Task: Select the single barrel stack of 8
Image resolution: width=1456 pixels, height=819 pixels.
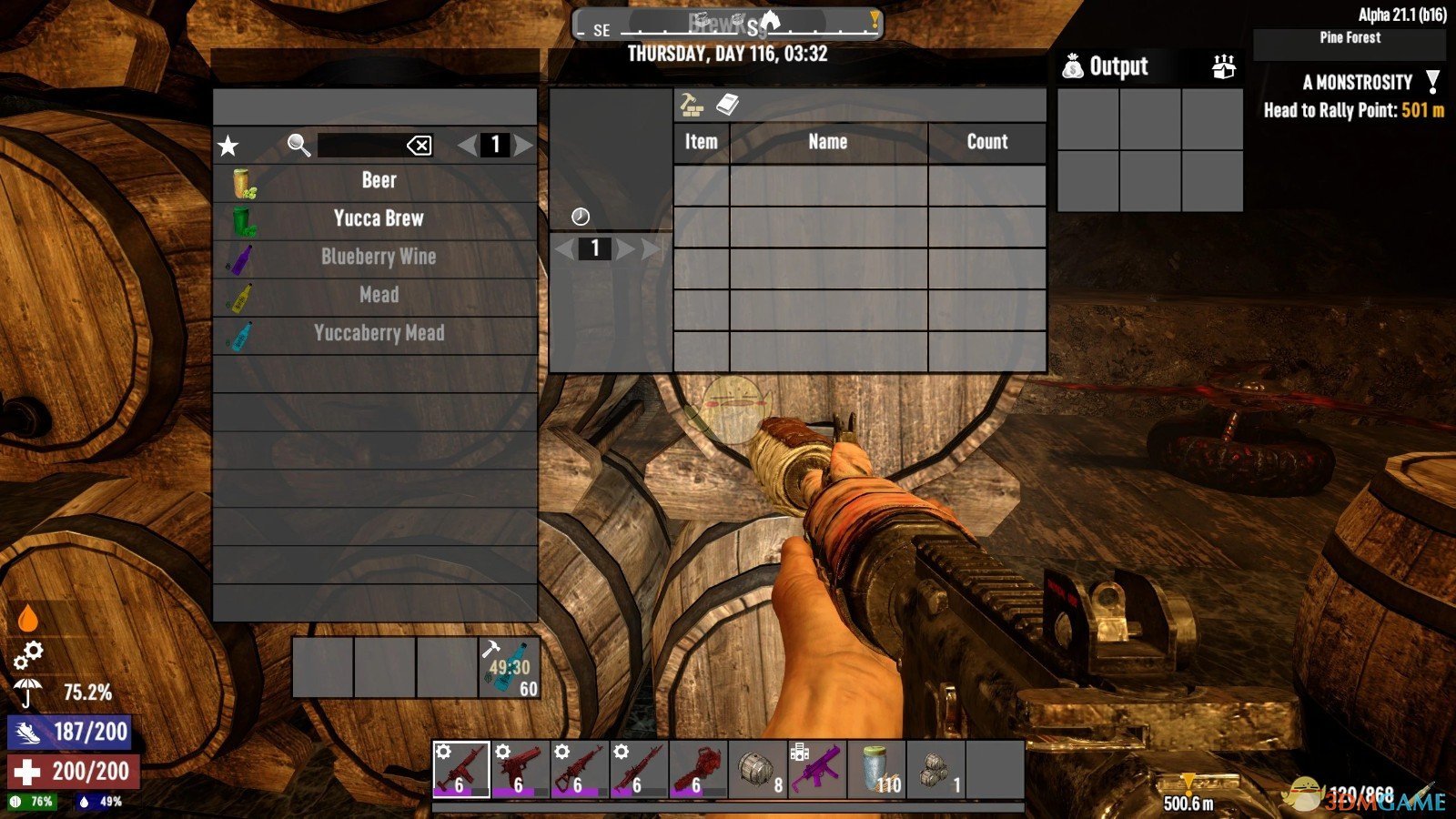Action: tap(757, 770)
